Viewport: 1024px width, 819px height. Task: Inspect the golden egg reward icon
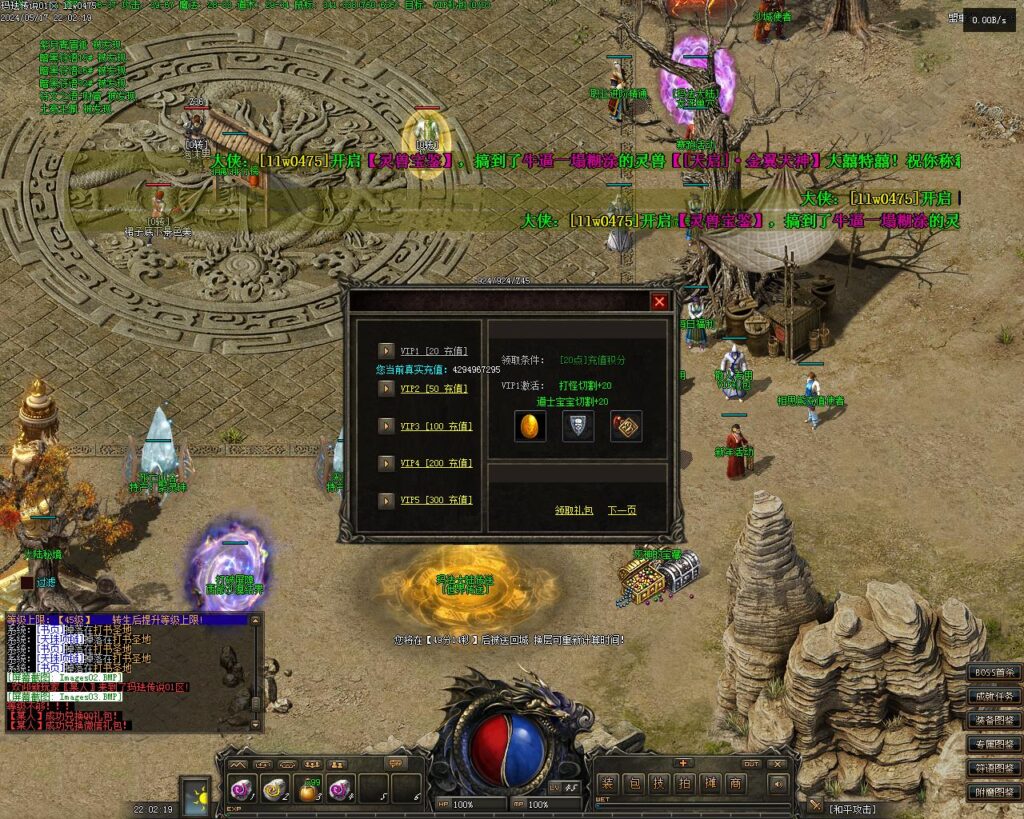coord(530,426)
